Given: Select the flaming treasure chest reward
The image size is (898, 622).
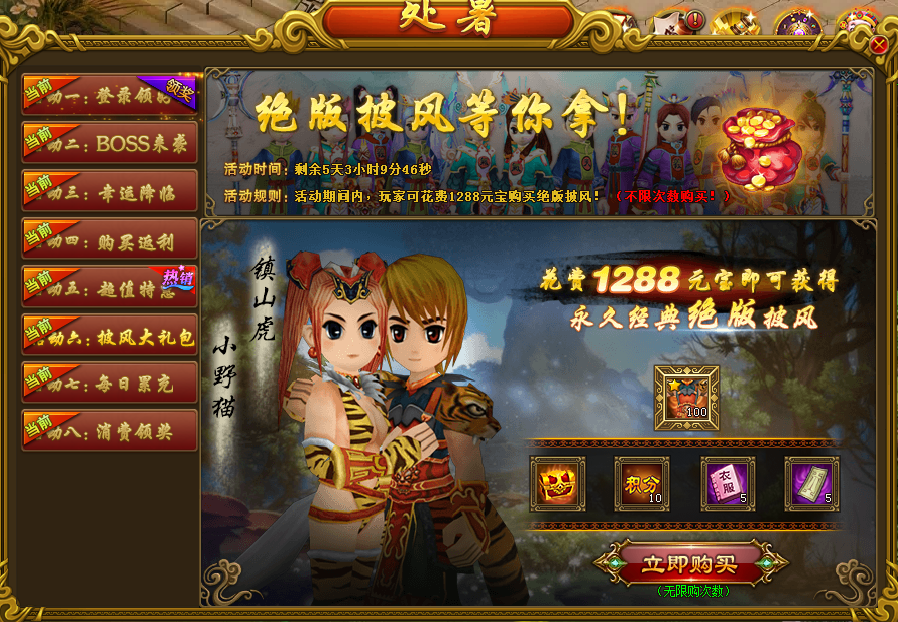Looking at the screenshot, I should 557,484.
